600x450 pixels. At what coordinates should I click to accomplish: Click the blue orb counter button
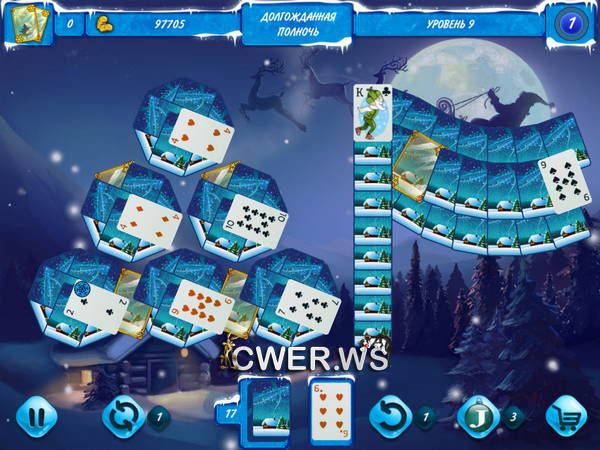tap(569, 22)
